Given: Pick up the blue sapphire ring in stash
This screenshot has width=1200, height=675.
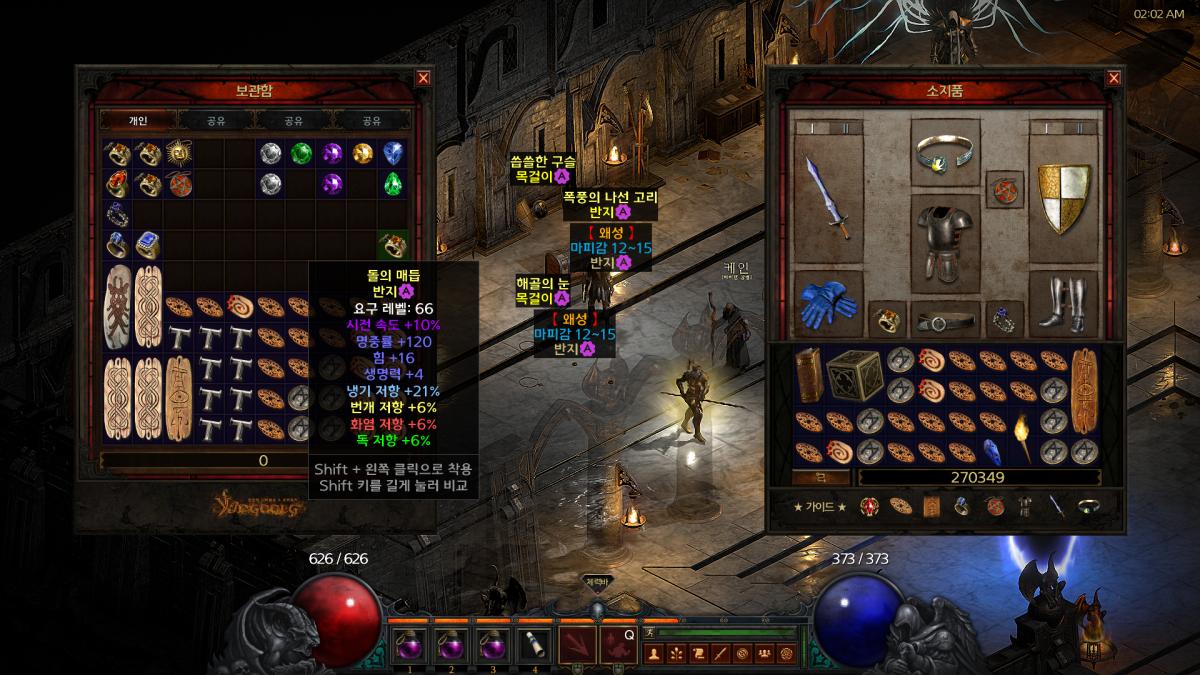Looking at the screenshot, I should [x=148, y=244].
